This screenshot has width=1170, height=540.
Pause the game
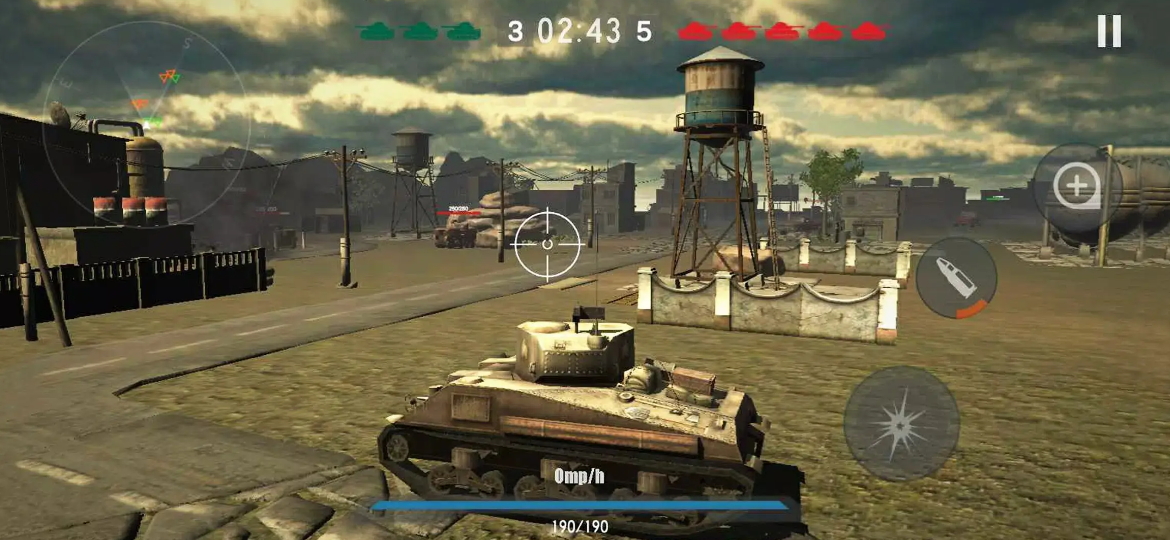coord(1109,32)
